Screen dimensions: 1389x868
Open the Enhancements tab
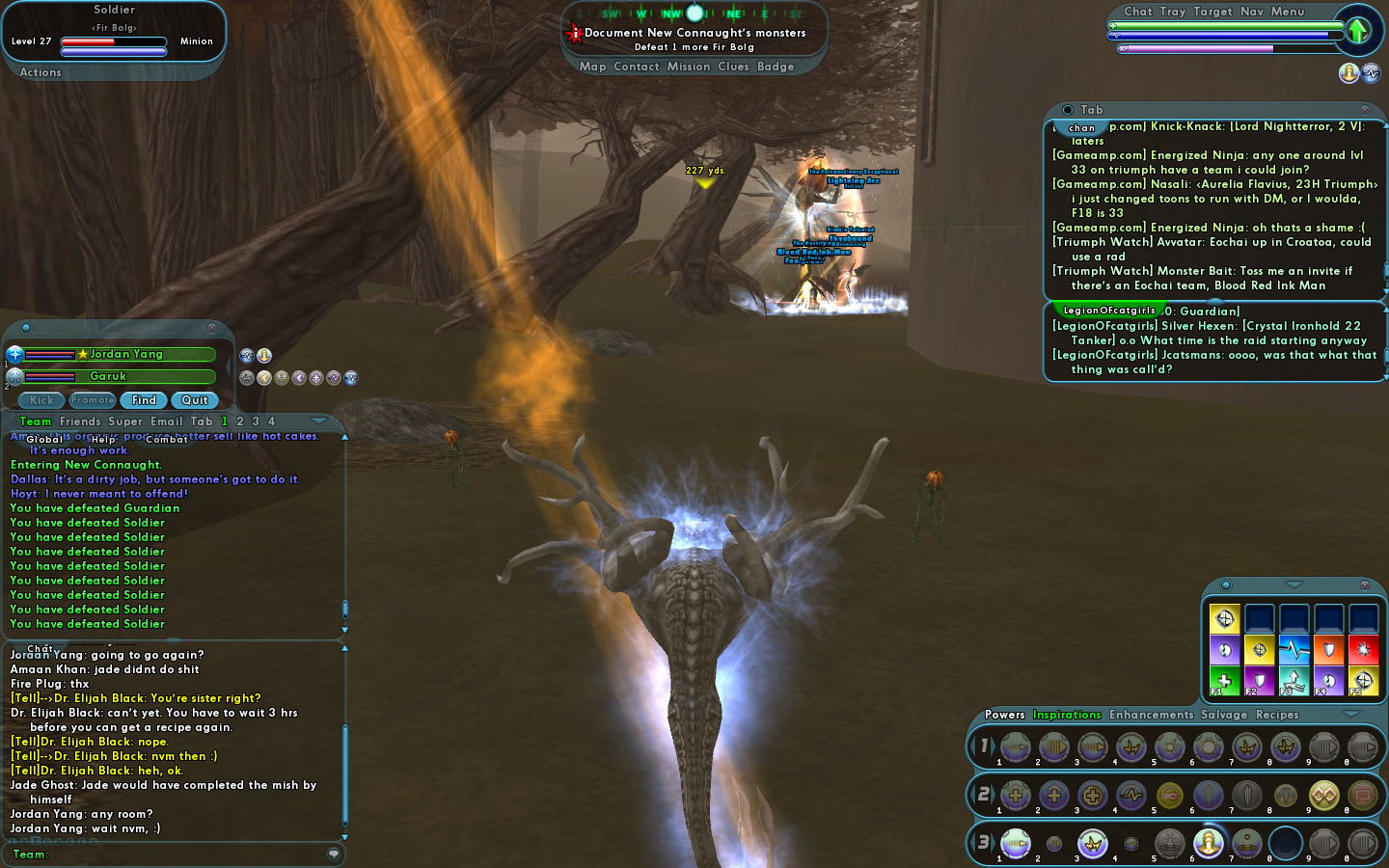(x=1151, y=715)
